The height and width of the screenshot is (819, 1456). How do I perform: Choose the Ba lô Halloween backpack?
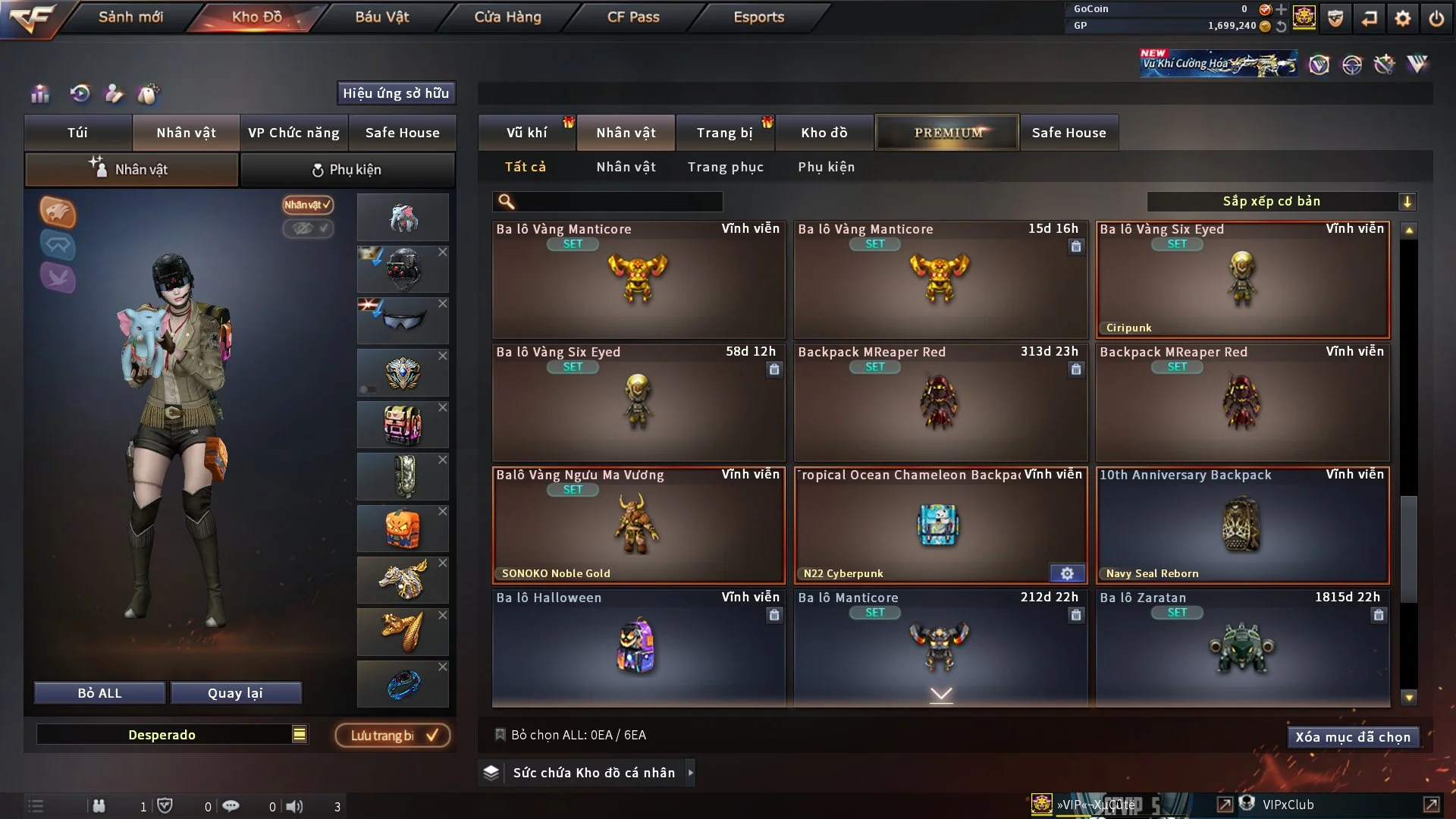coord(638,648)
